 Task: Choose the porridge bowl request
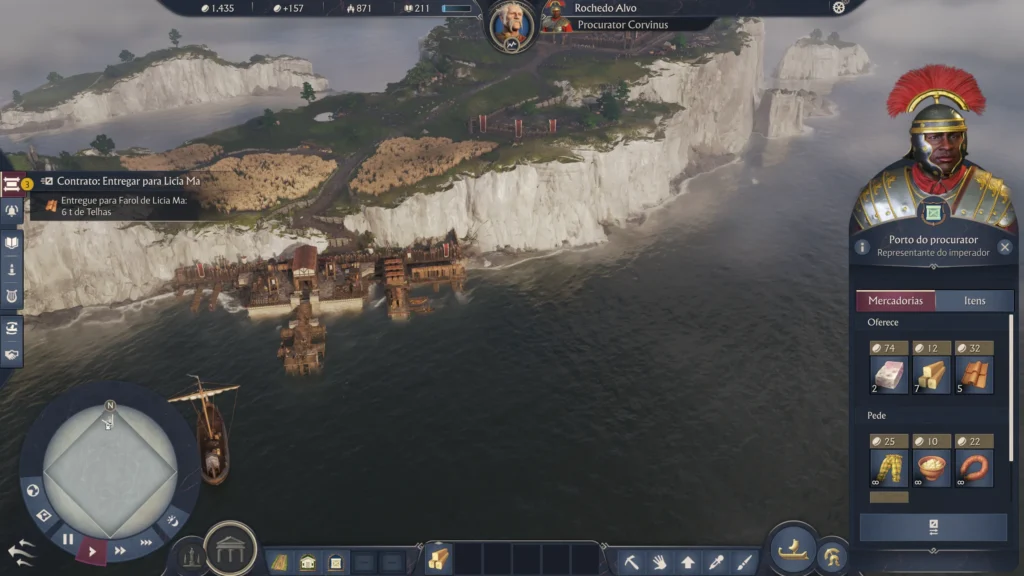[x=931, y=461]
